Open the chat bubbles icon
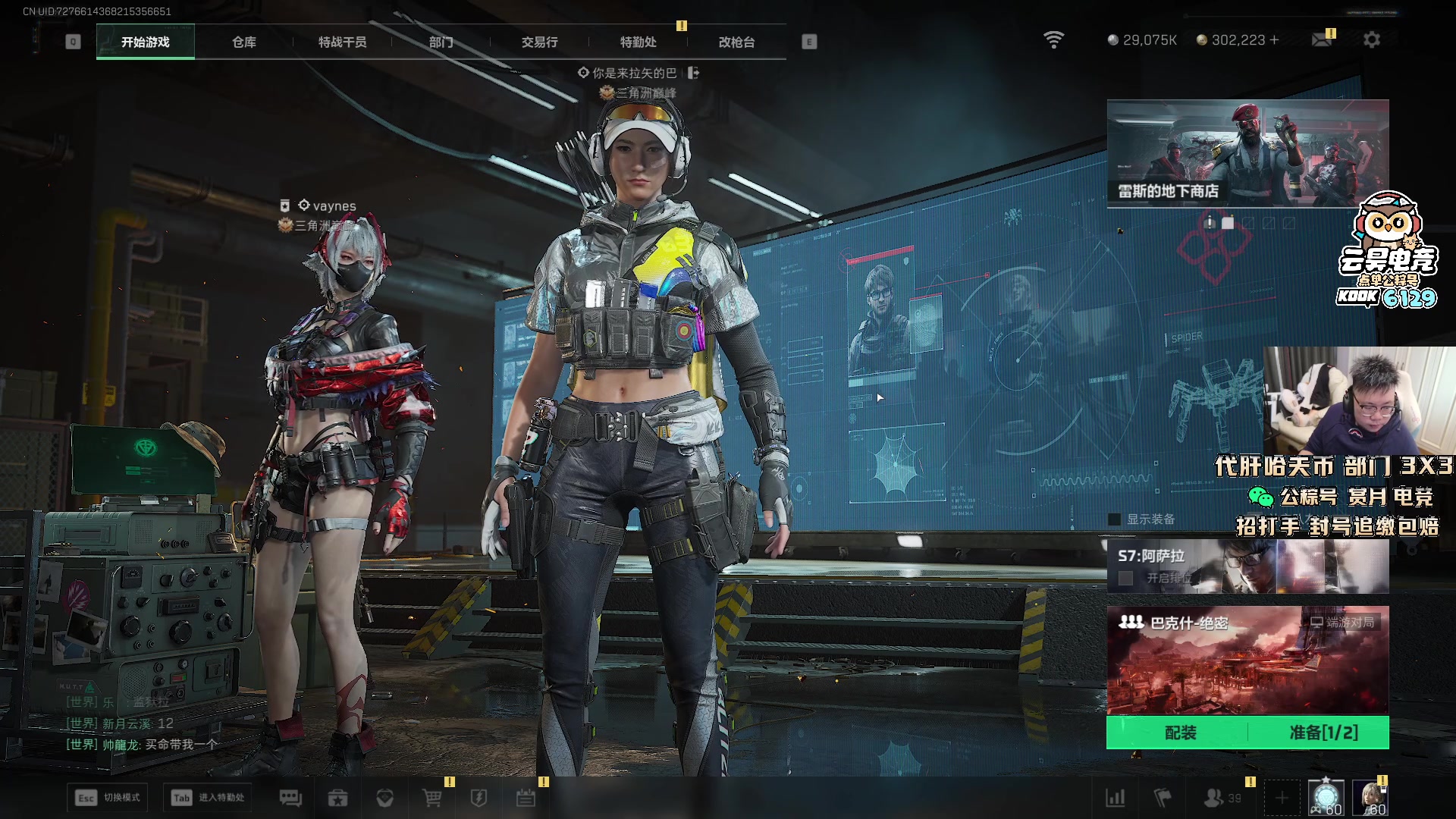This screenshot has width=1456, height=819. pos(290,798)
